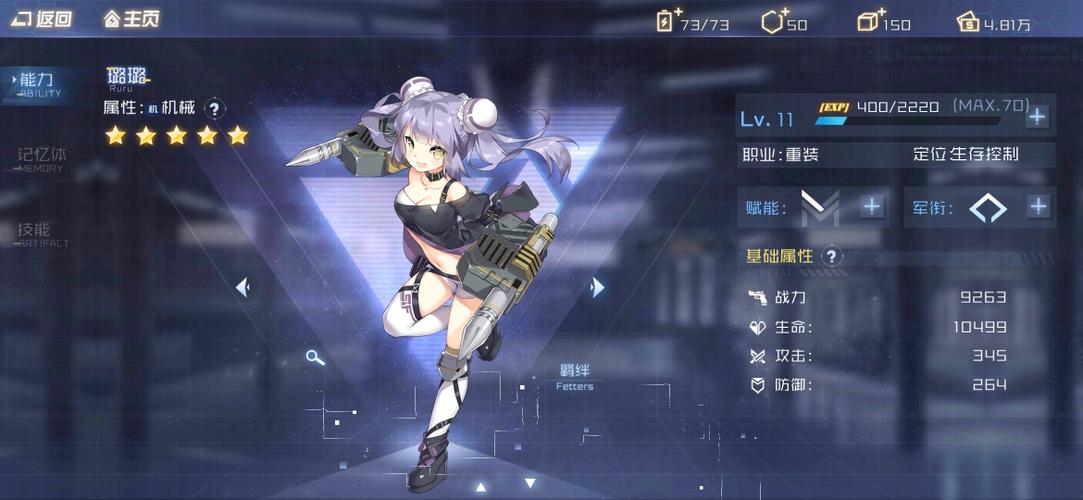
Task: Click the plus button beside 赋能
Action: pyautogui.click(x=872, y=207)
